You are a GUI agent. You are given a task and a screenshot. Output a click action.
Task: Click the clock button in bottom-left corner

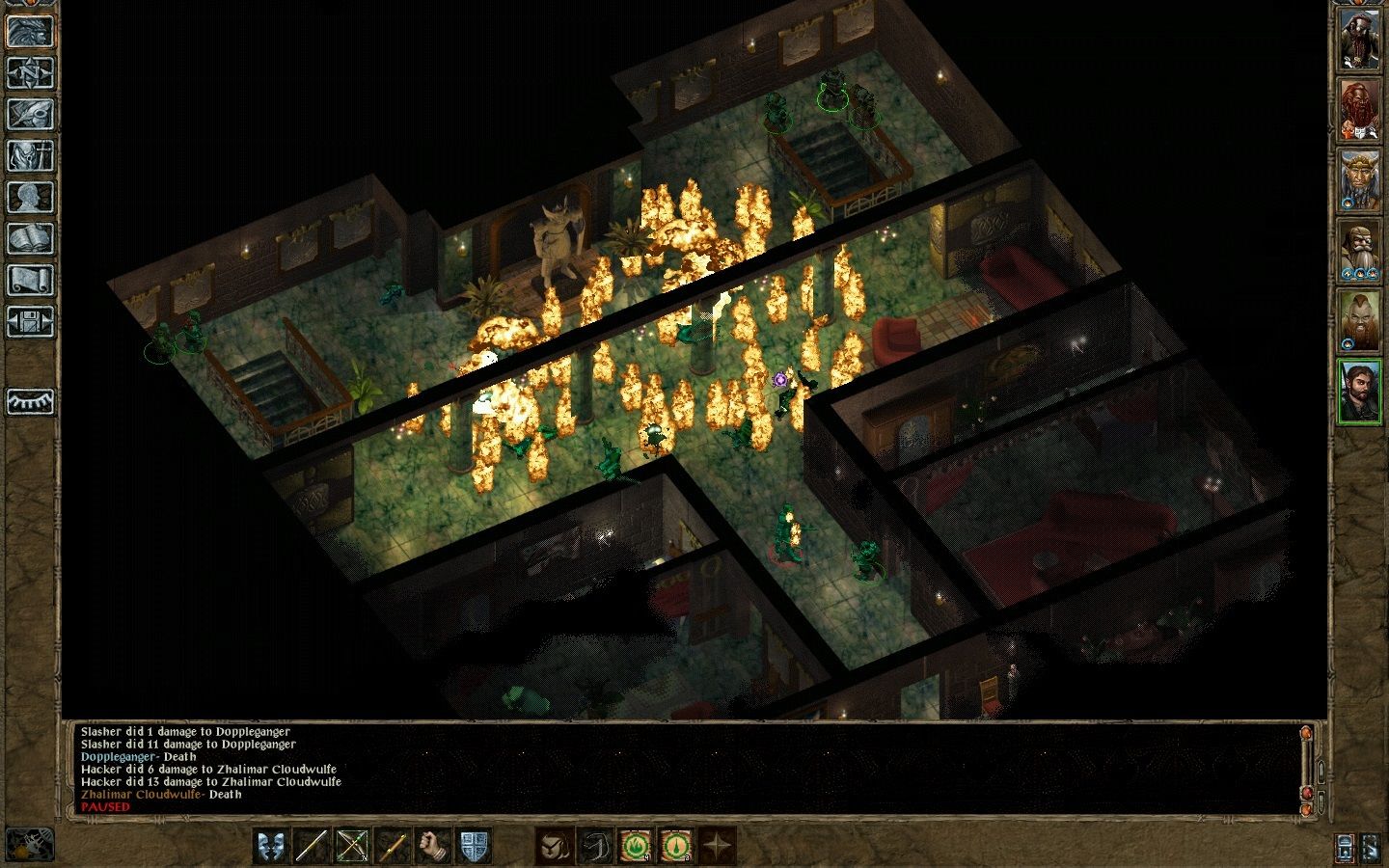point(29,844)
